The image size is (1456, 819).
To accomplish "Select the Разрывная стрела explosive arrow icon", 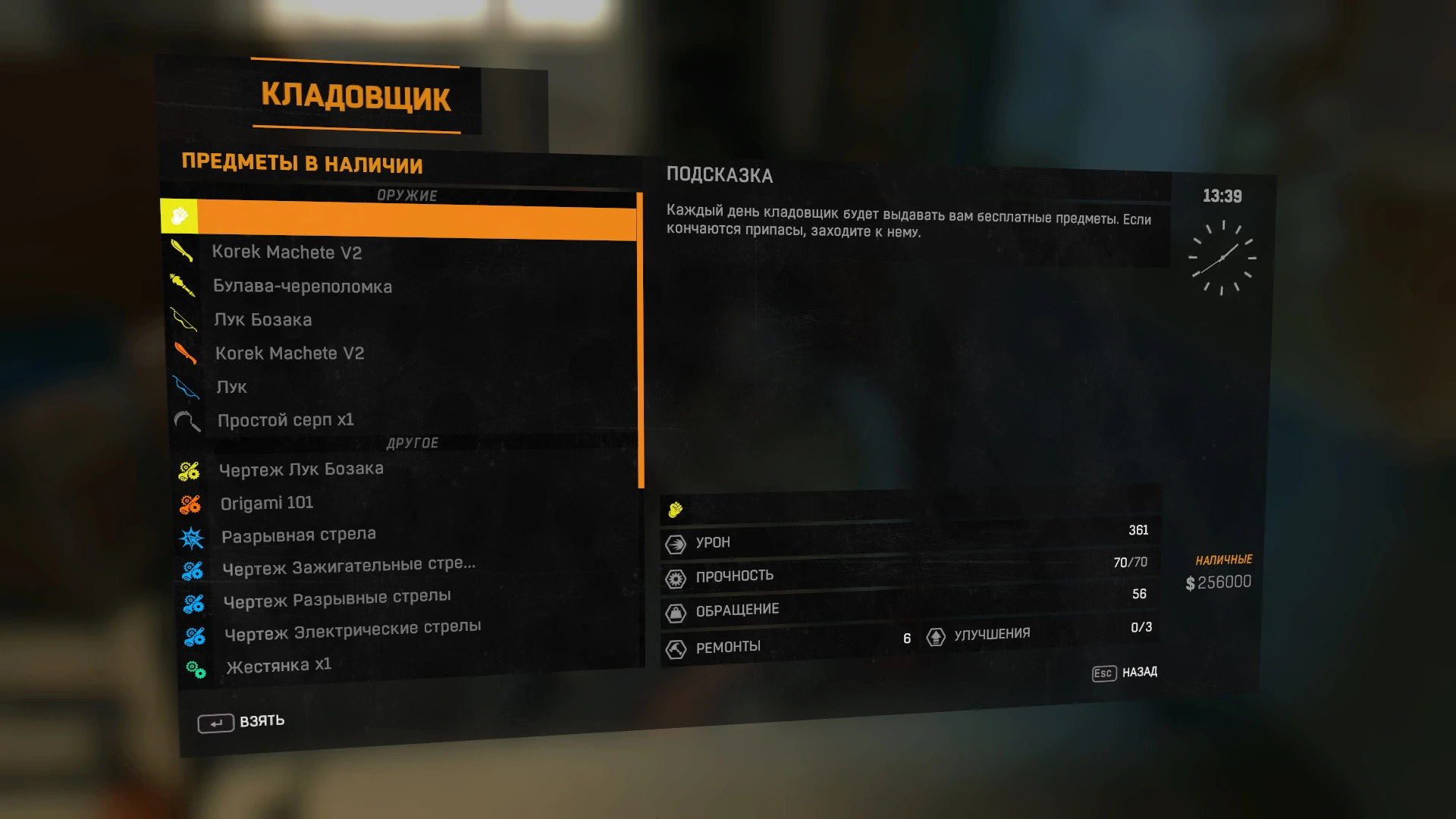I will [x=194, y=536].
